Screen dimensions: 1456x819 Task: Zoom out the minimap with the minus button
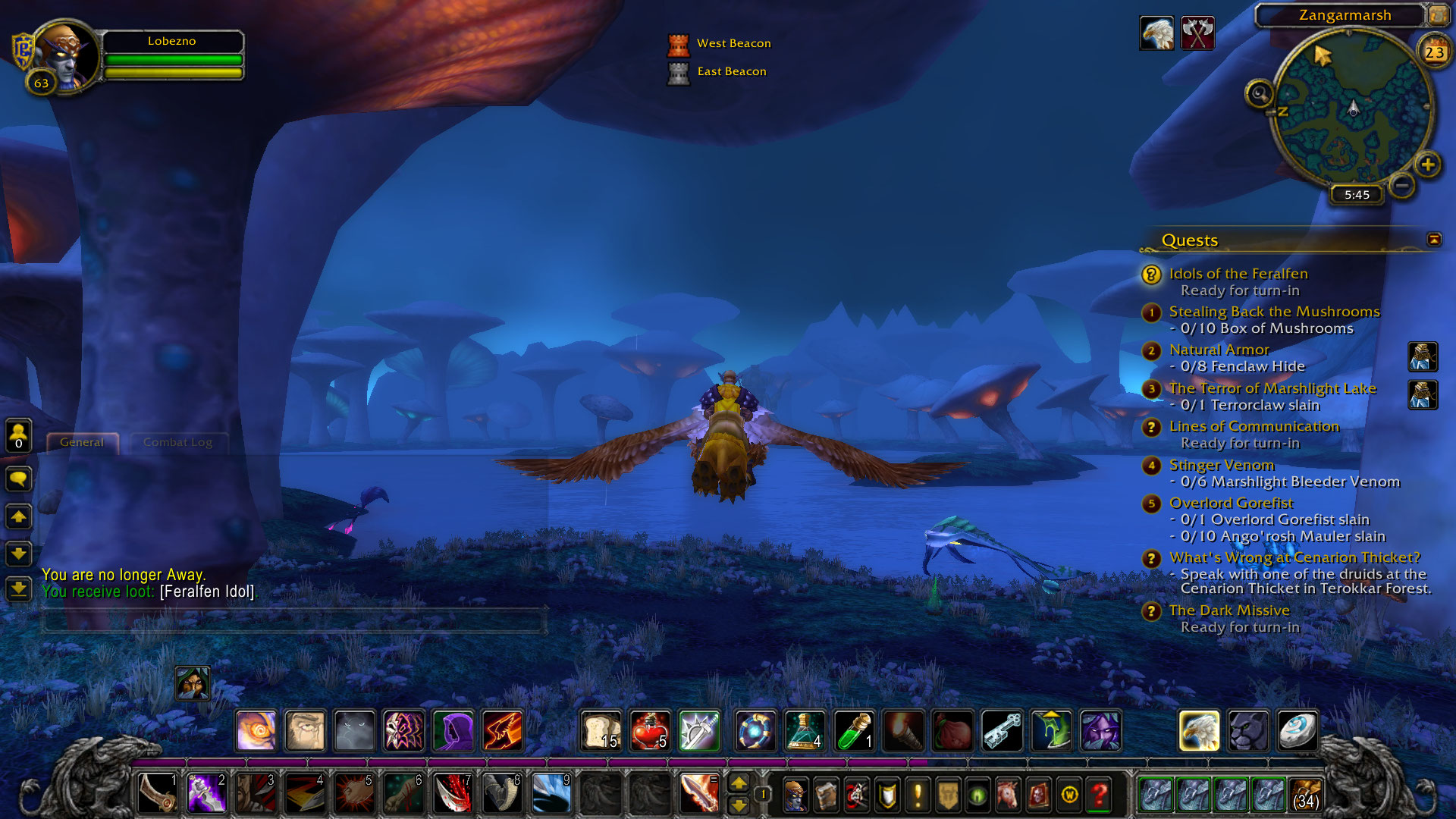[x=1402, y=185]
